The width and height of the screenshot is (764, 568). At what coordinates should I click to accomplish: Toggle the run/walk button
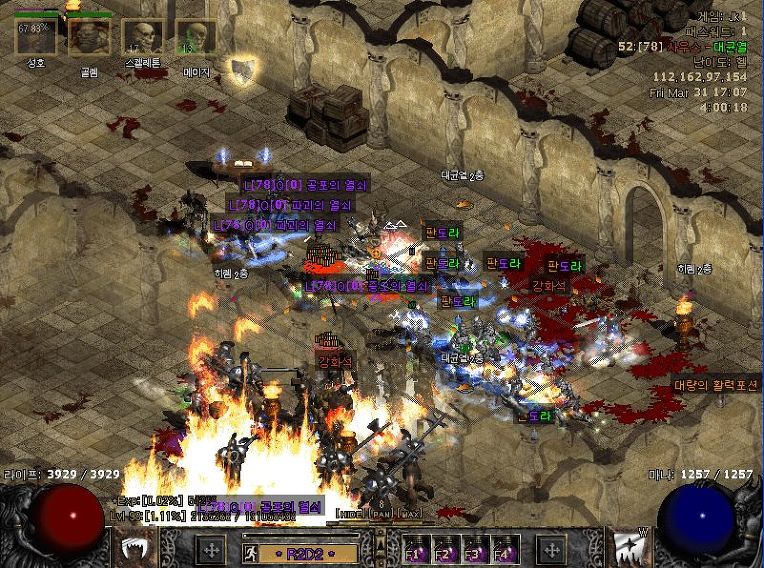[250, 551]
